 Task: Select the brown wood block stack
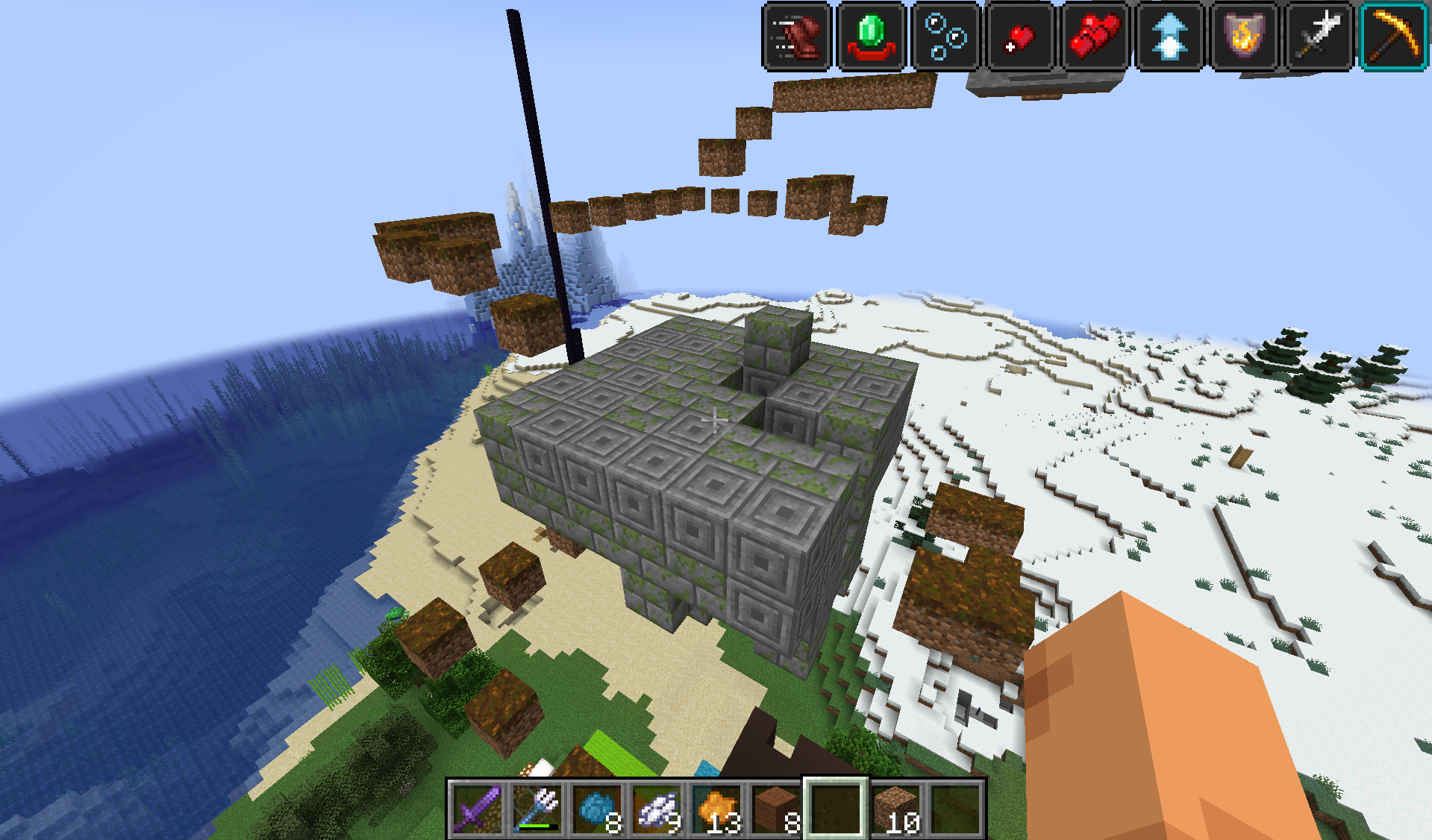776,809
